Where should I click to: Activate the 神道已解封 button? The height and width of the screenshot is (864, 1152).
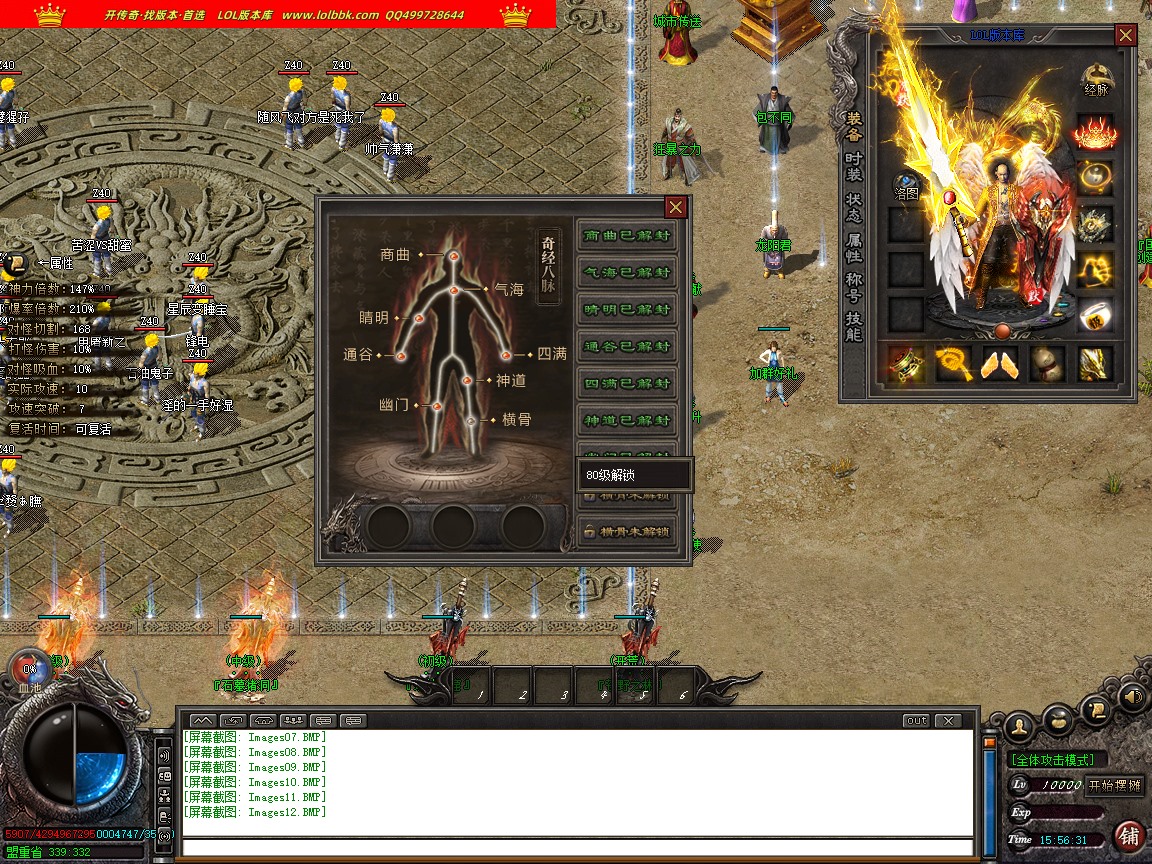pyautogui.click(x=627, y=421)
